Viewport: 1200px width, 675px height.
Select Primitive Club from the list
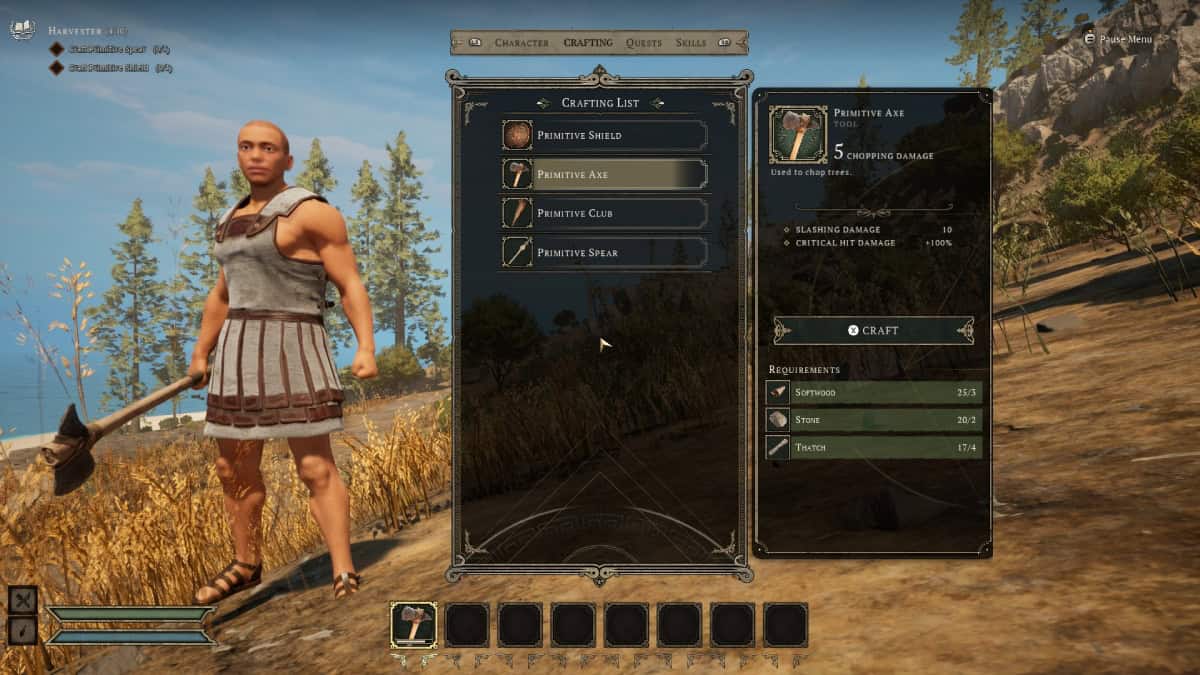pyautogui.click(x=605, y=213)
